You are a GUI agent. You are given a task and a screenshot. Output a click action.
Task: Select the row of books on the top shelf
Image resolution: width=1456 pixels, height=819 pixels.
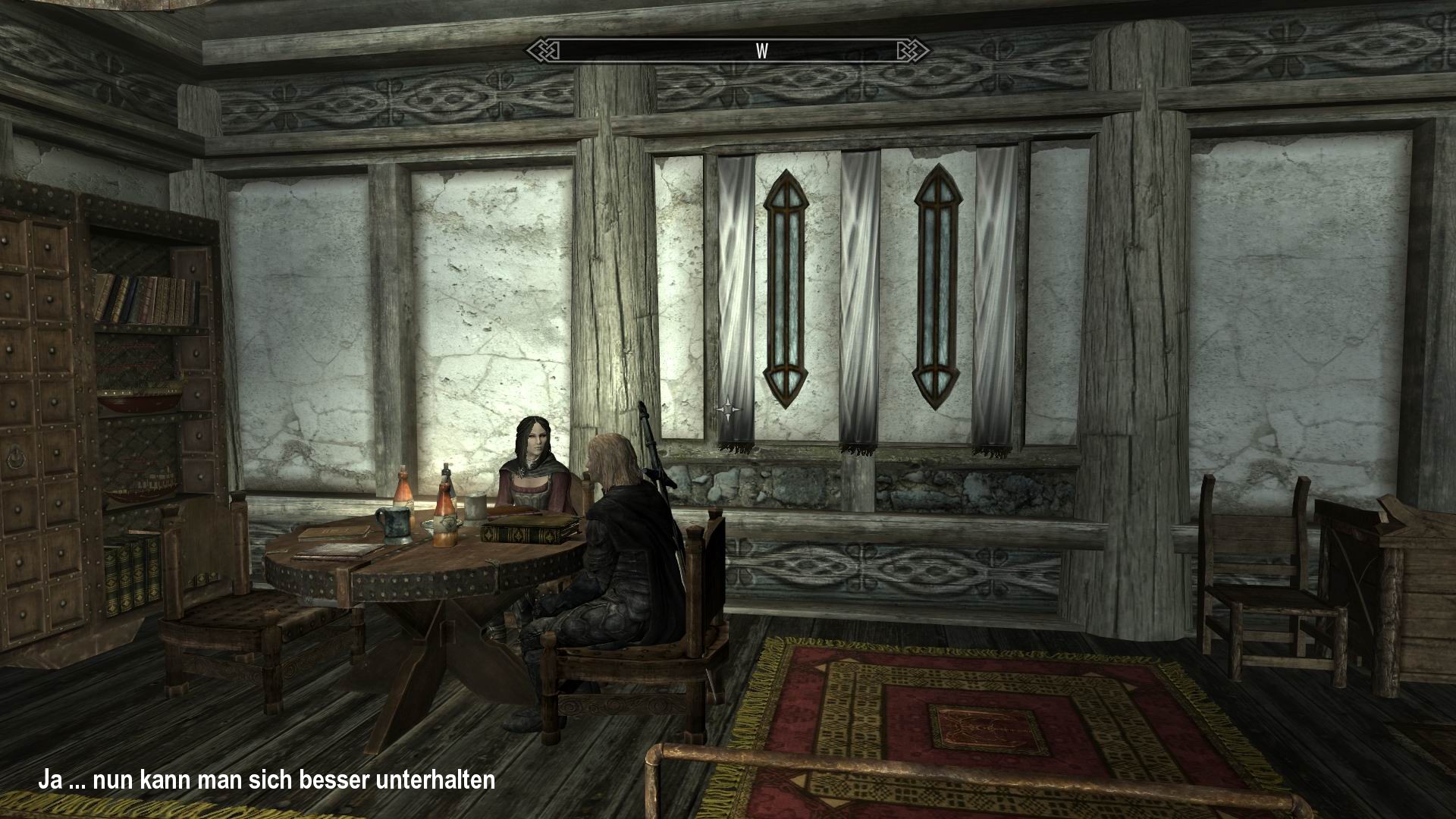(140, 300)
